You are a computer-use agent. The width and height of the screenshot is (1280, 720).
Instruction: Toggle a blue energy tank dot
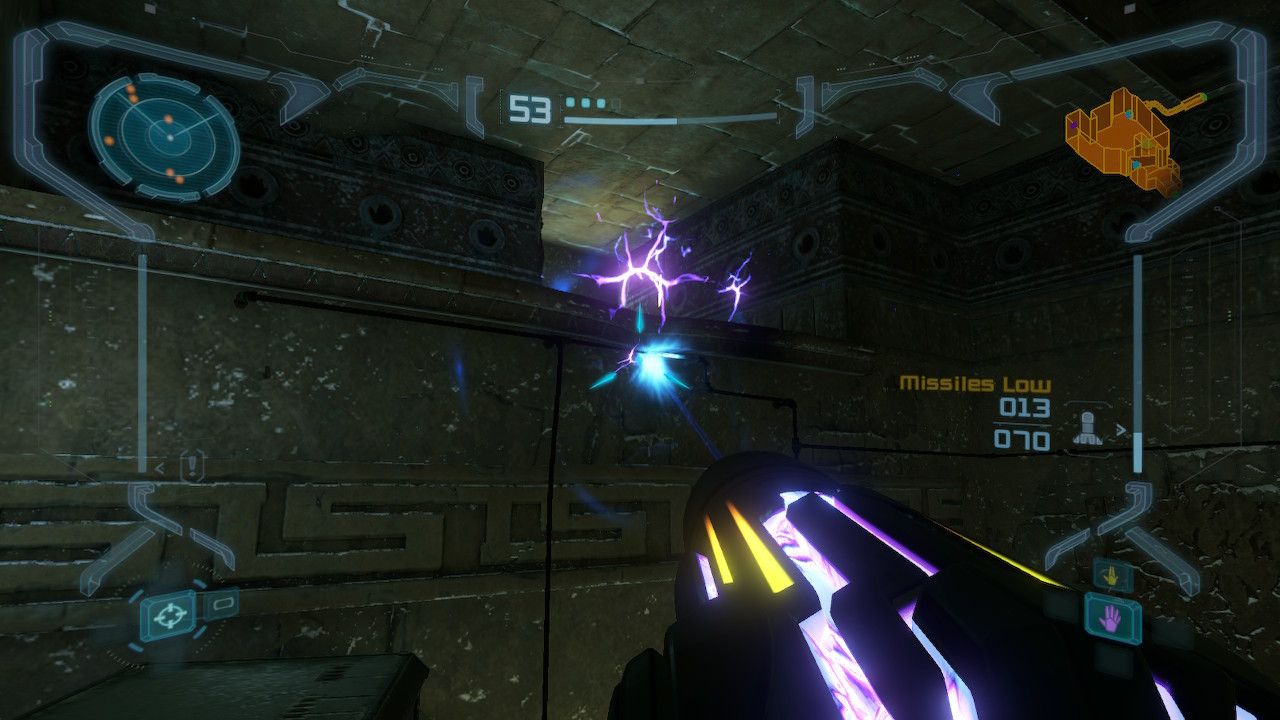click(570, 102)
